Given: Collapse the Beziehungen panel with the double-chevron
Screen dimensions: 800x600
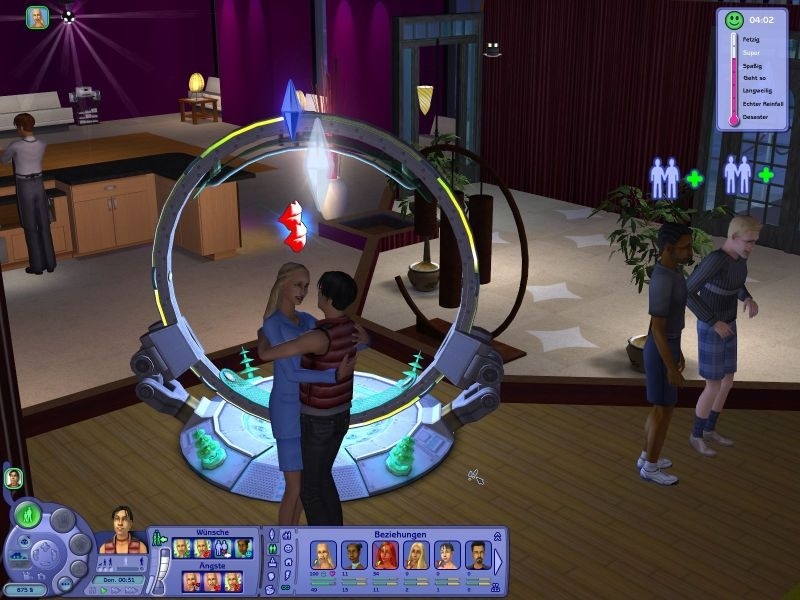Looking at the screenshot, I should (497, 536).
